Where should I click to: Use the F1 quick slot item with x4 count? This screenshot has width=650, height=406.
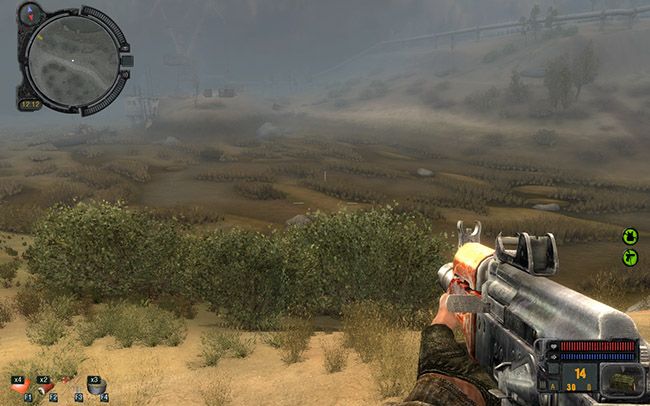tap(19, 386)
